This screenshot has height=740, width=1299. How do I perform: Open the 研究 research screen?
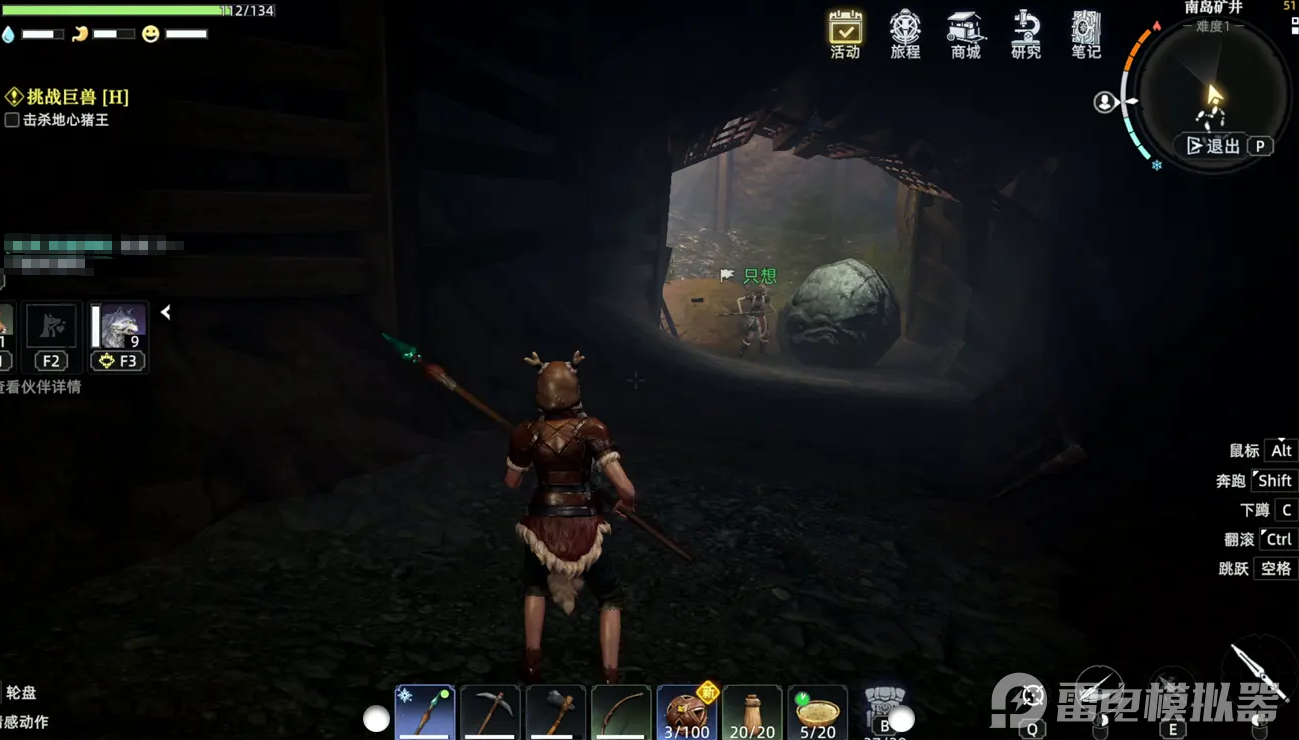tap(1026, 33)
